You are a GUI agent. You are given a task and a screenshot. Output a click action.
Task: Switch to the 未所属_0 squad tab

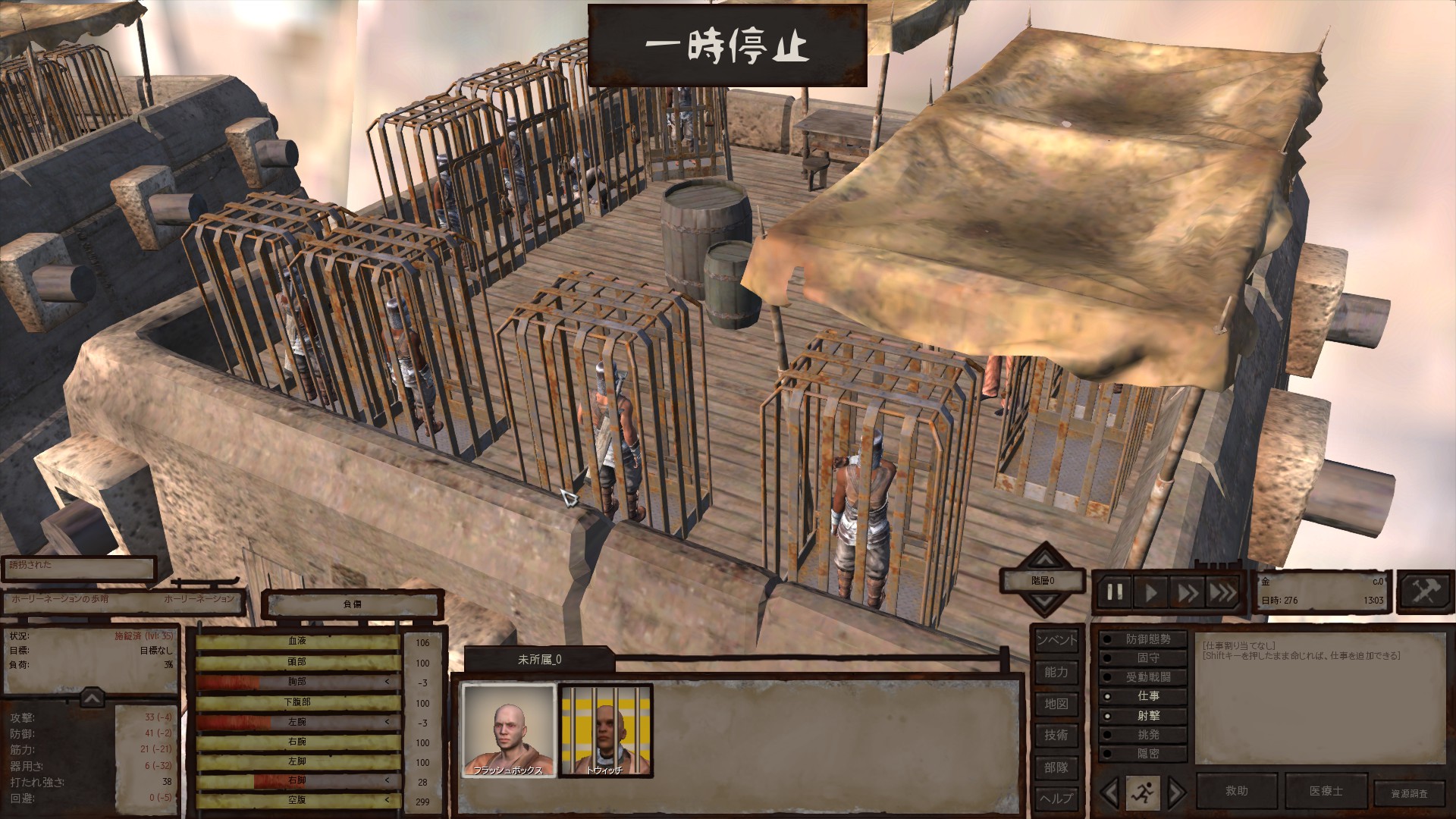(539, 660)
